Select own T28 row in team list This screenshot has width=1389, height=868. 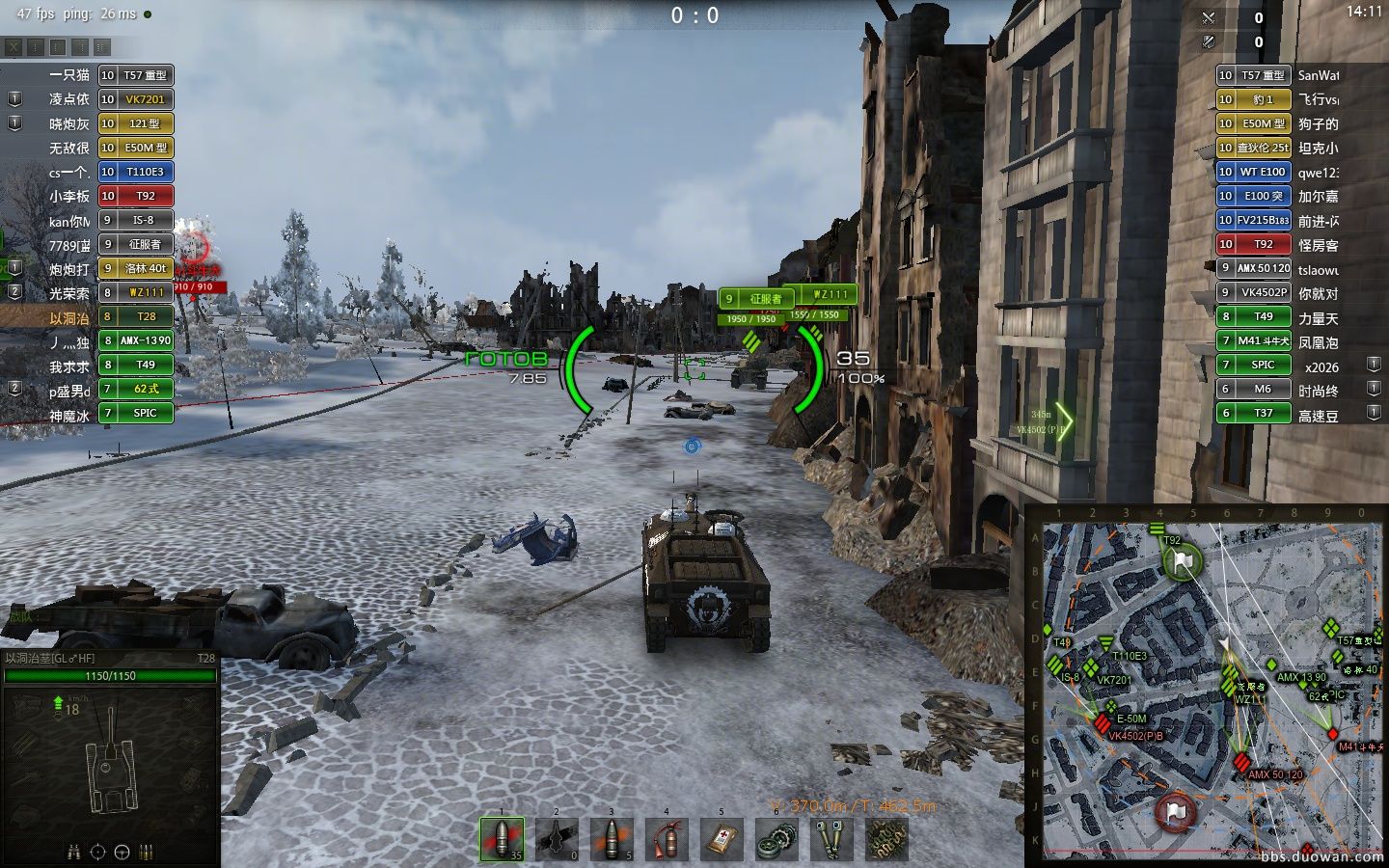pos(136,316)
